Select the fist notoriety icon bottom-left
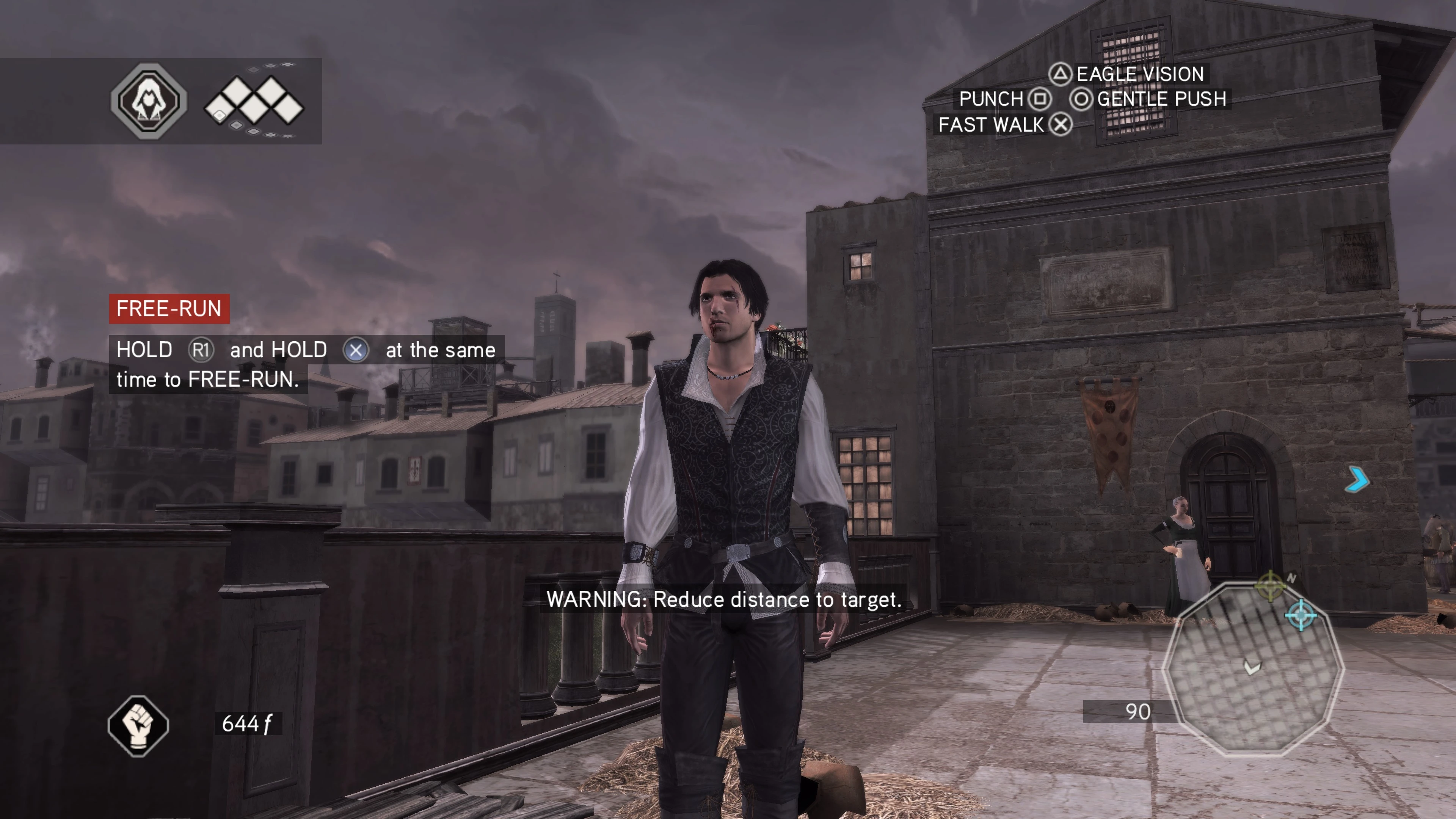The height and width of the screenshot is (819, 1456). tap(139, 726)
